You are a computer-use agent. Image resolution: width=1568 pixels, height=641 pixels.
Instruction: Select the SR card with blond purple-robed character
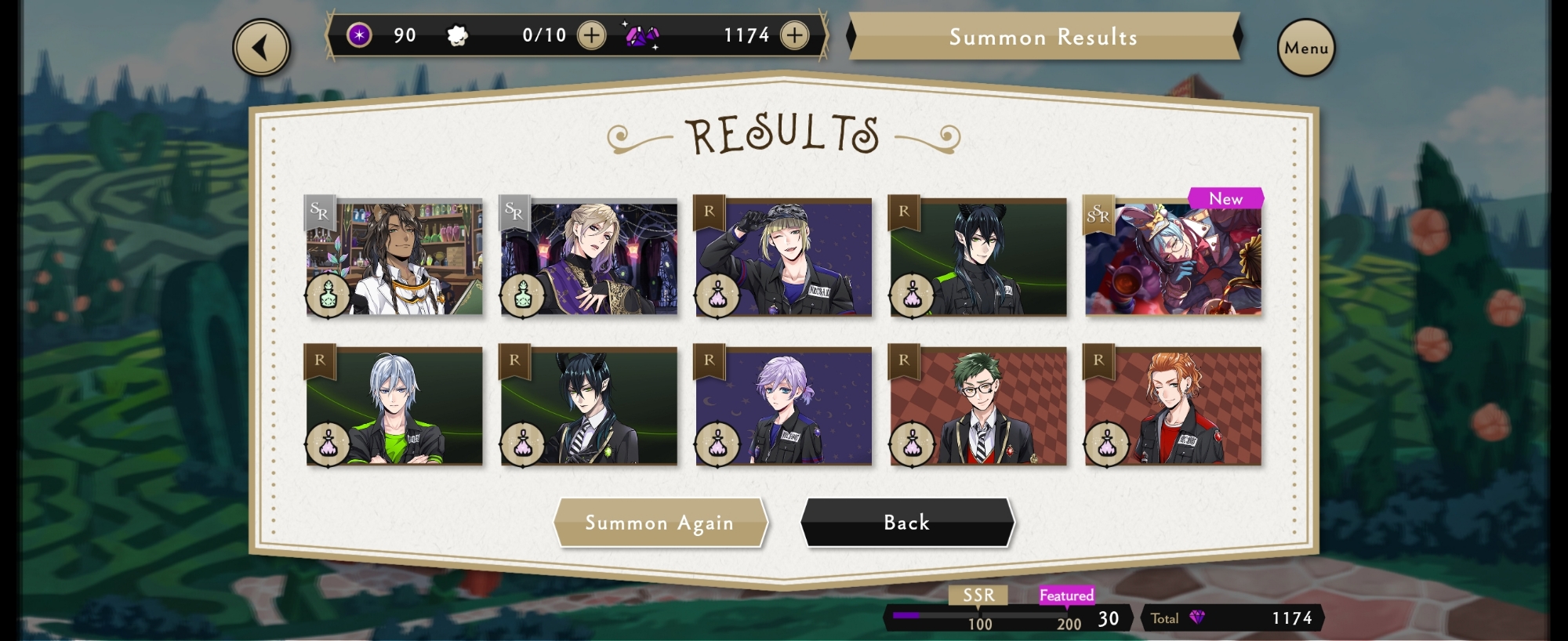[x=589, y=258]
